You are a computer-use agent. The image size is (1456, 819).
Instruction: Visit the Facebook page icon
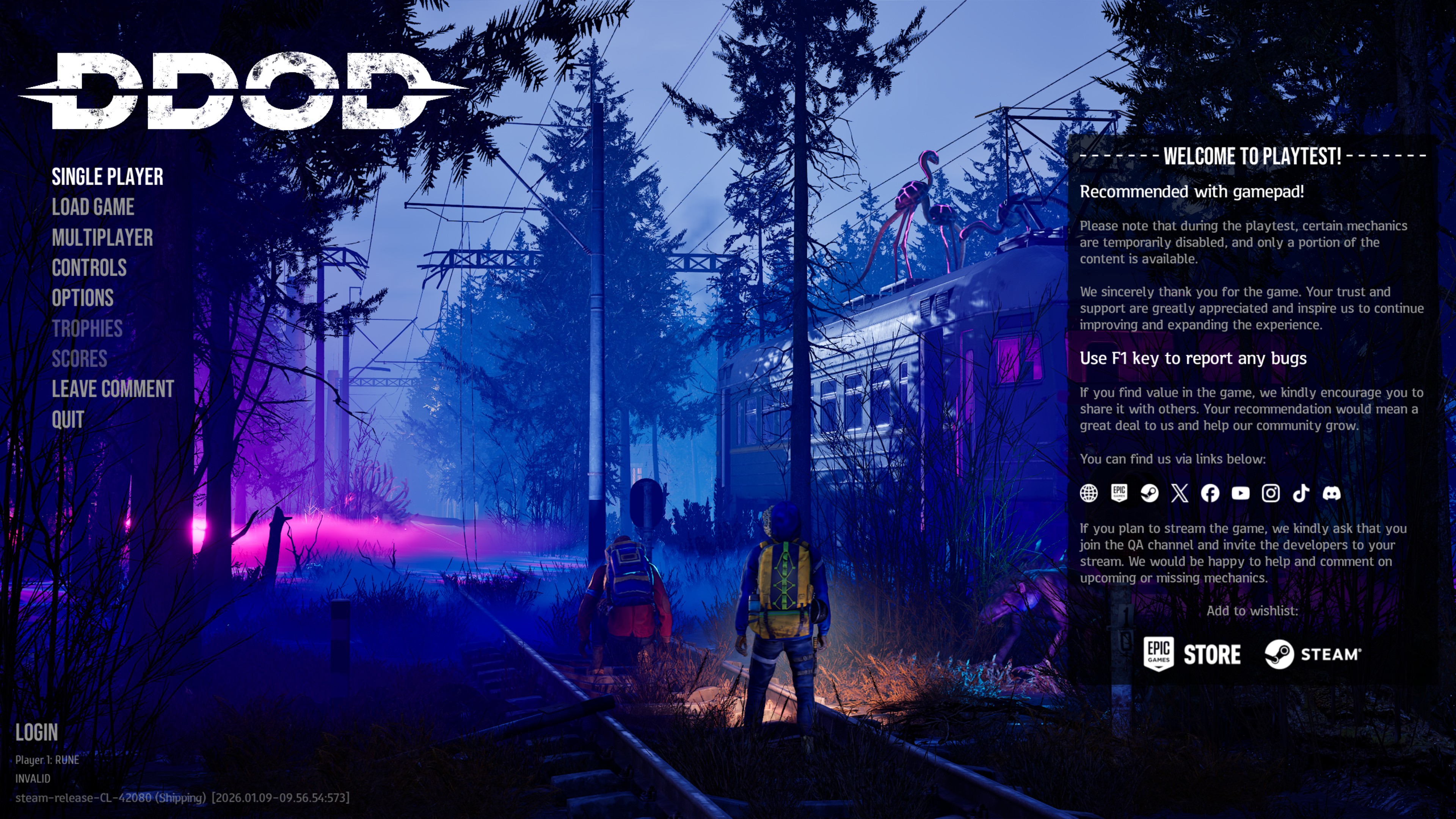pos(1210,493)
